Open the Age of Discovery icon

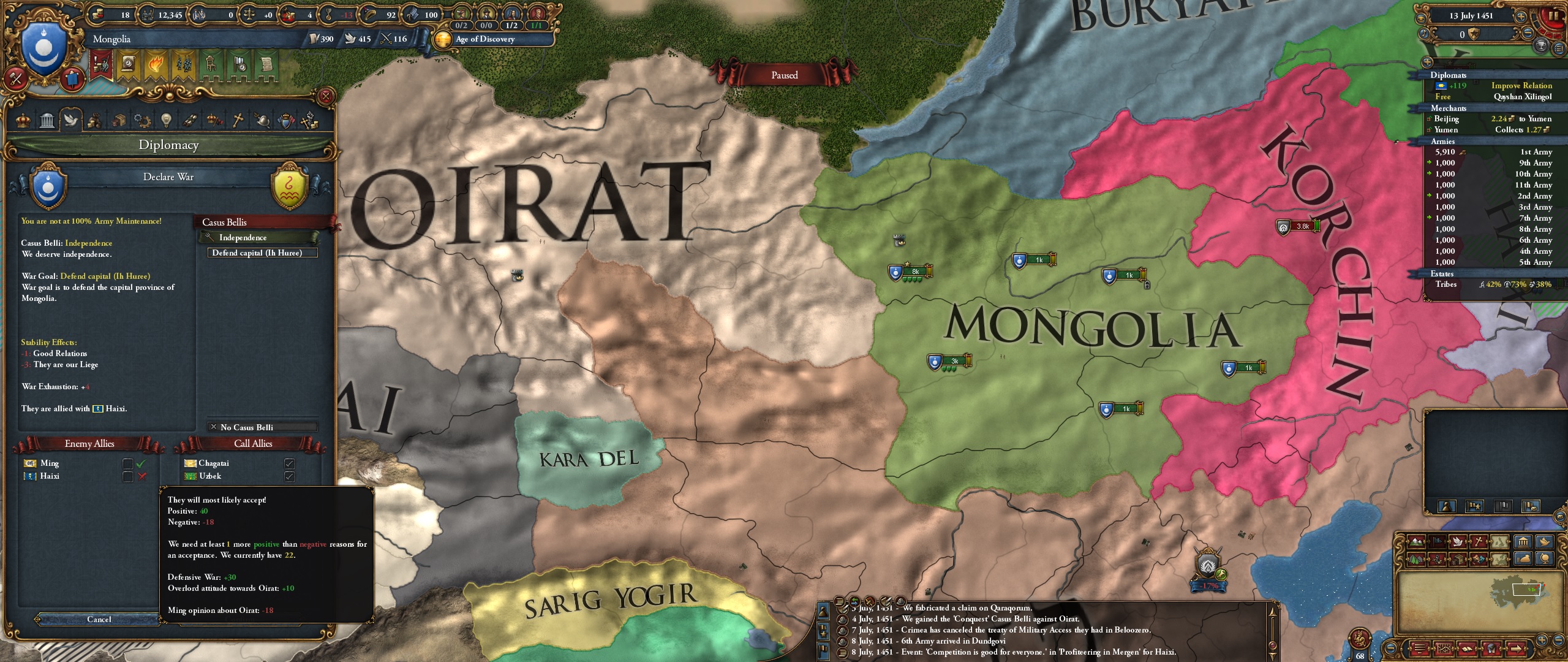442,39
